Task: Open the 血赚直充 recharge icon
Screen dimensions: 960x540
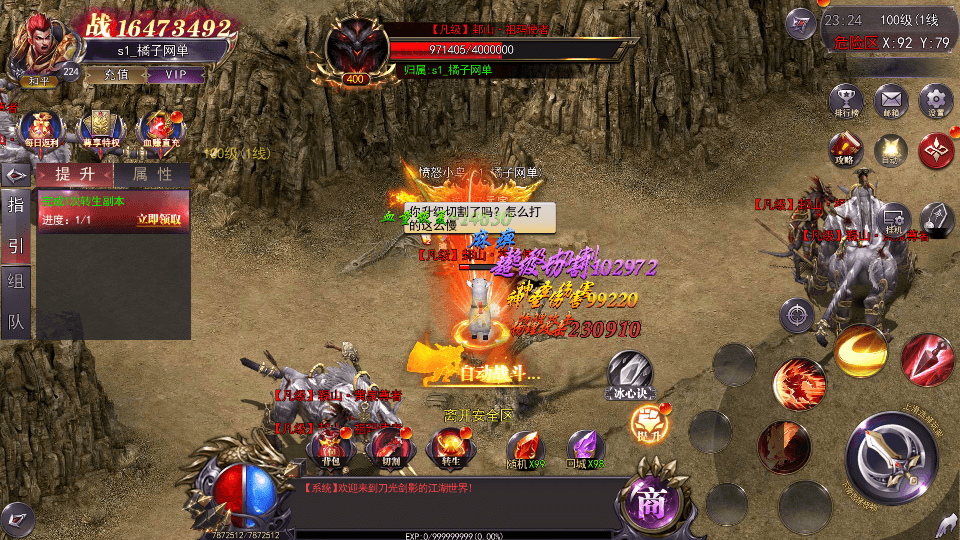Action: [x=159, y=130]
